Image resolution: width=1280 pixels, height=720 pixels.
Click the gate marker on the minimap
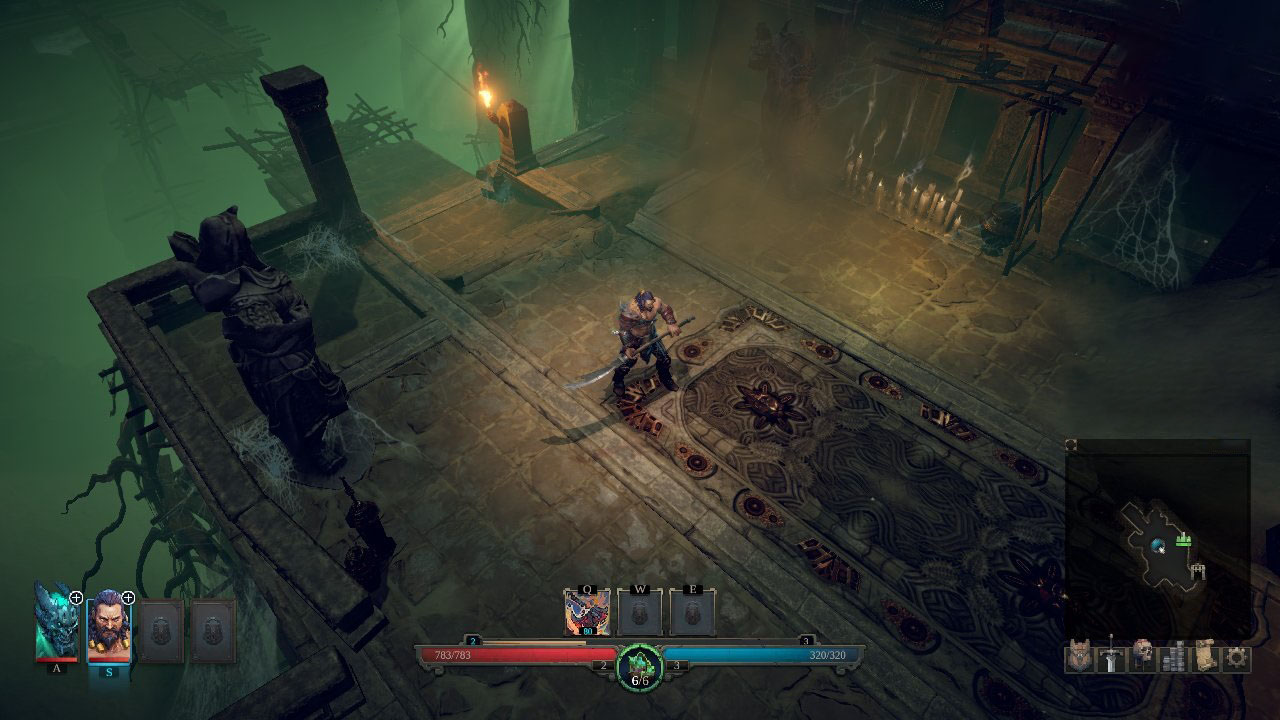(x=1198, y=571)
